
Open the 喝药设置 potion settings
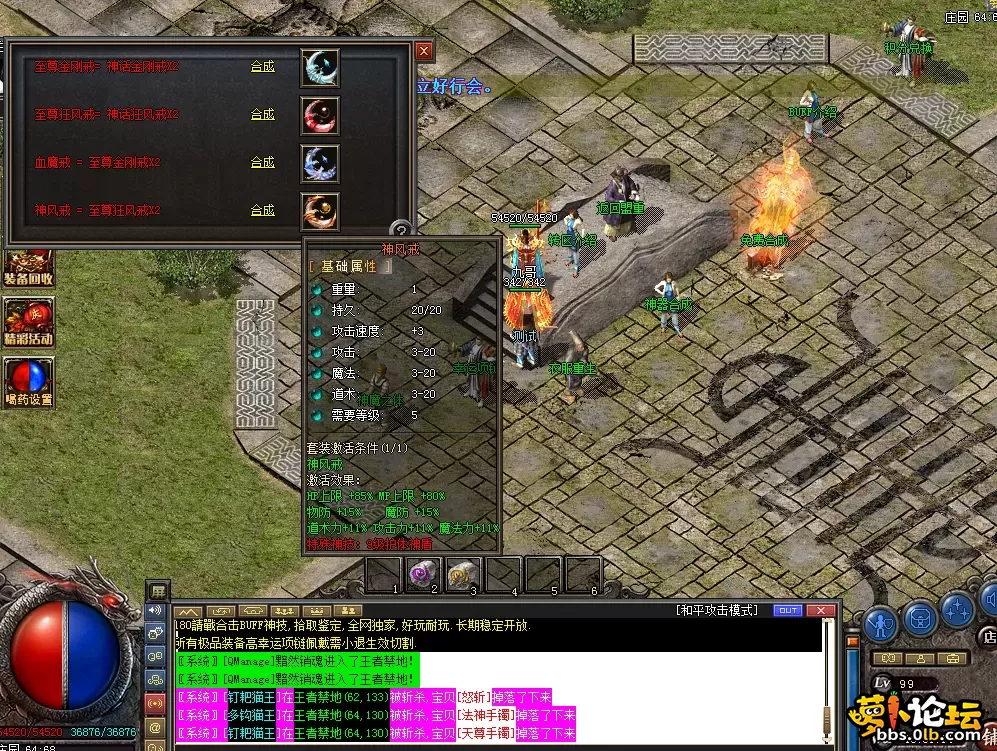click(x=28, y=383)
